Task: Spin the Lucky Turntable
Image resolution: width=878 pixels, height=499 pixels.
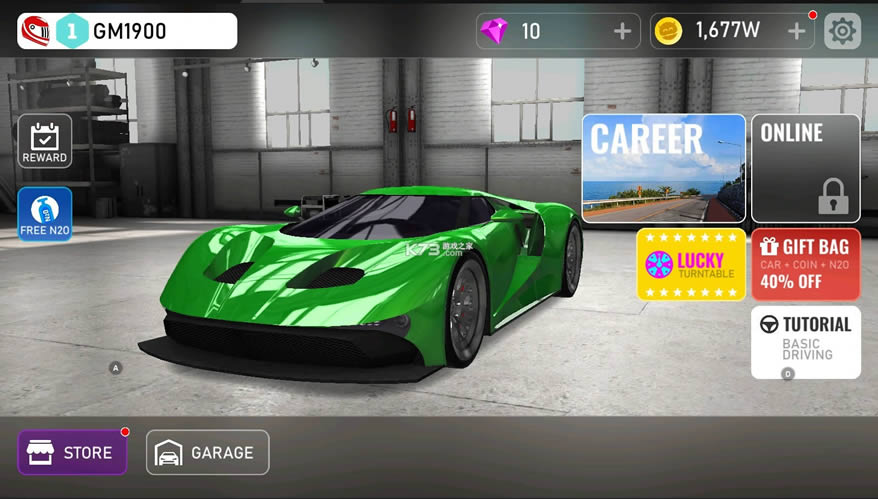Action: click(x=691, y=264)
